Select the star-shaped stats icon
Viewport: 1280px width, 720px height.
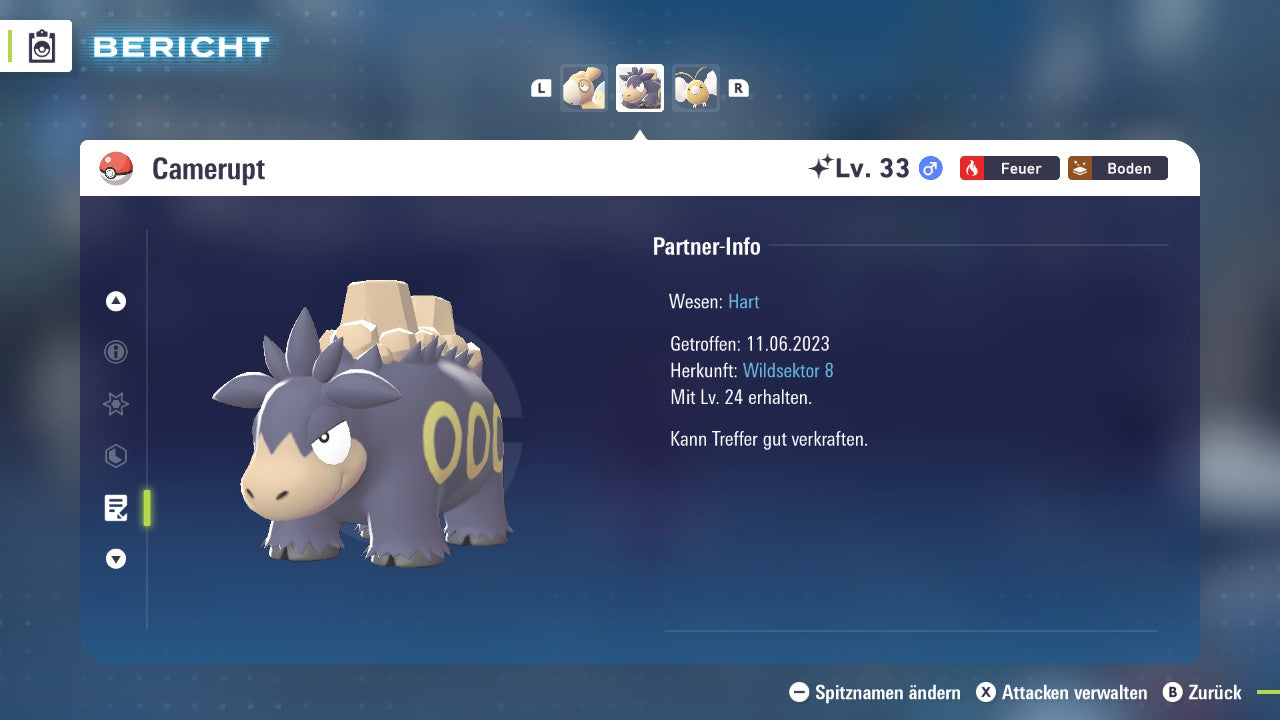(115, 404)
